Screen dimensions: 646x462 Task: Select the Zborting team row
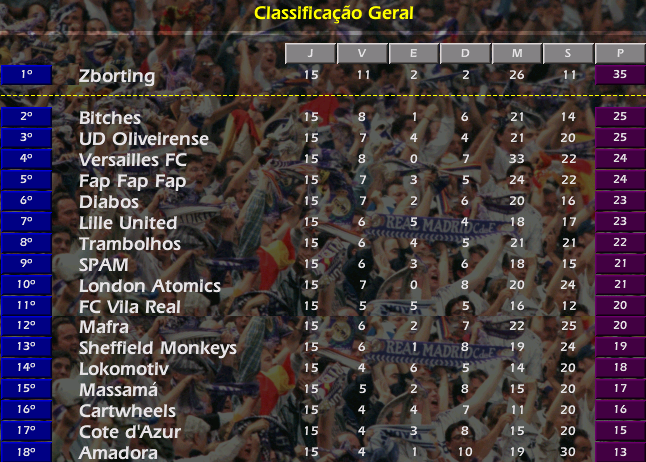click(117, 75)
